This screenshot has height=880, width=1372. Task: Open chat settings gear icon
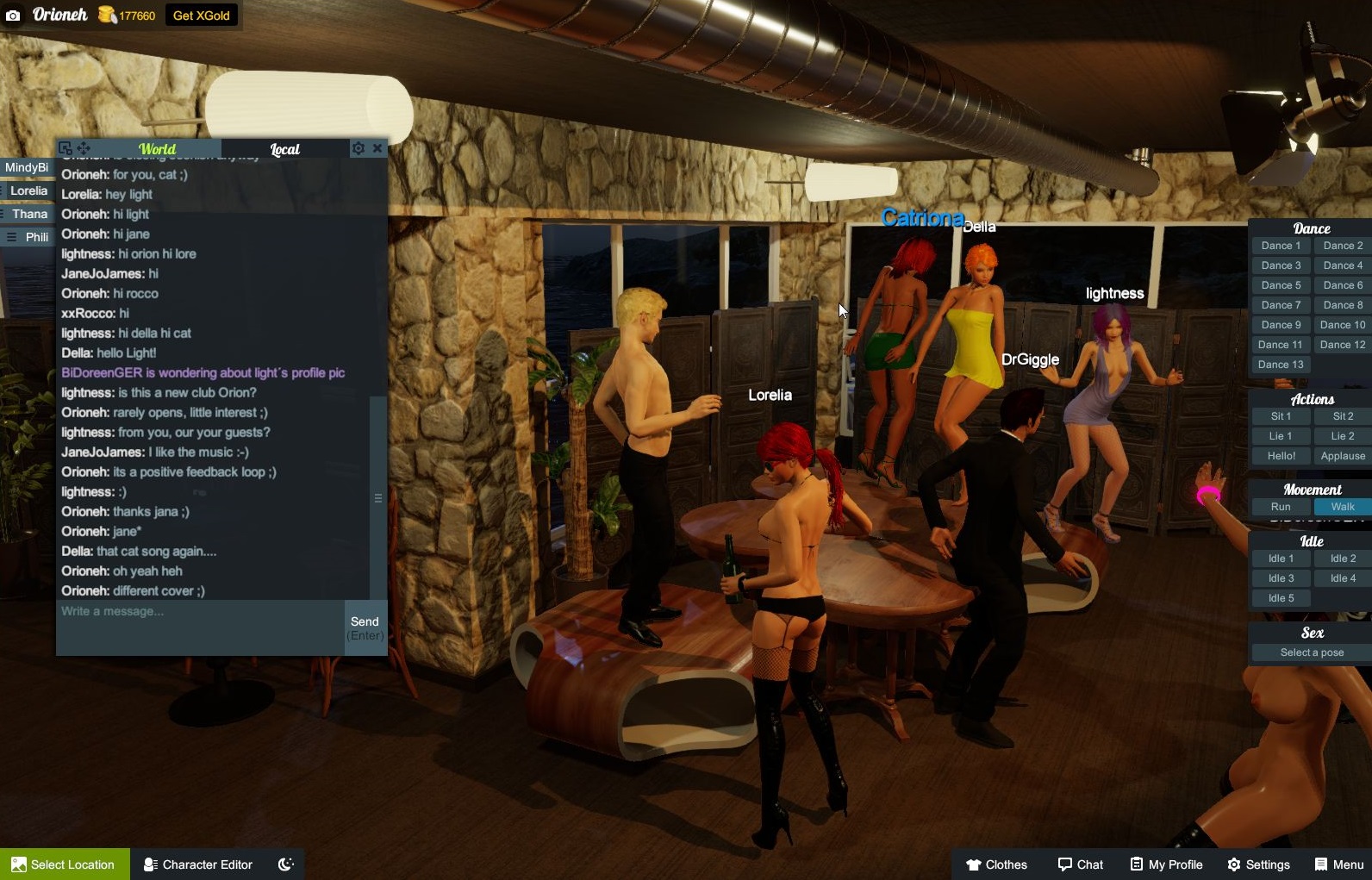pyautogui.click(x=359, y=148)
